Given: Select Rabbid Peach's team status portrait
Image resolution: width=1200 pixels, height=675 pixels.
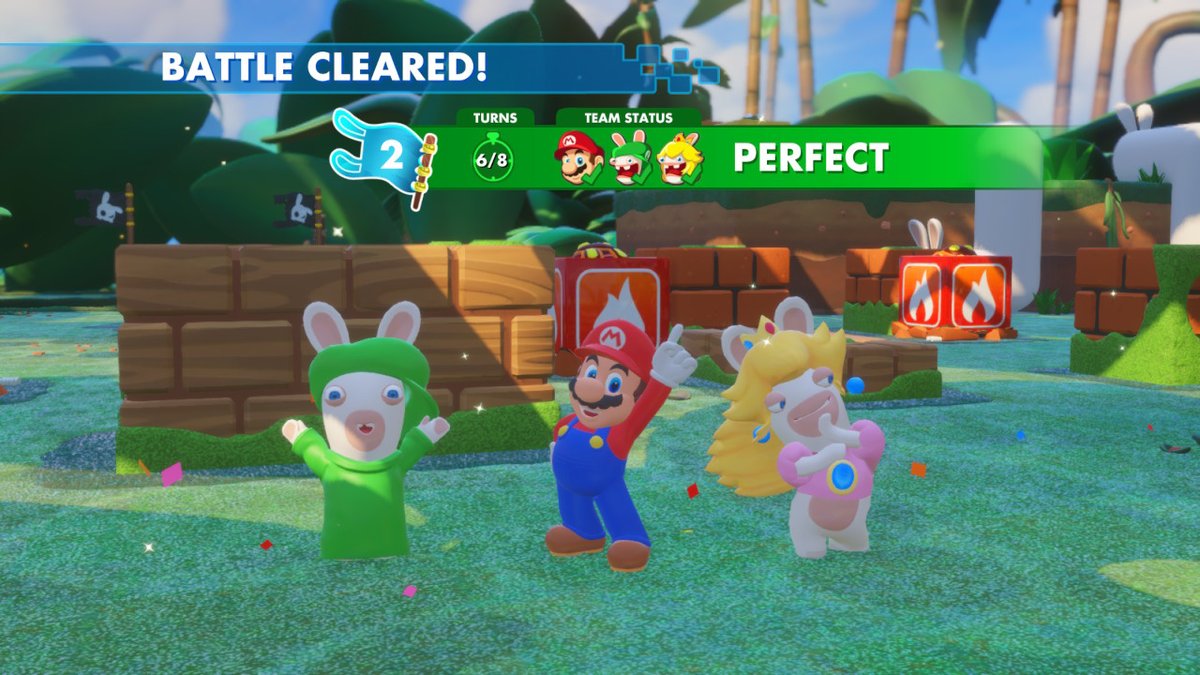Looking at the screenshot, I should point(680,158).
